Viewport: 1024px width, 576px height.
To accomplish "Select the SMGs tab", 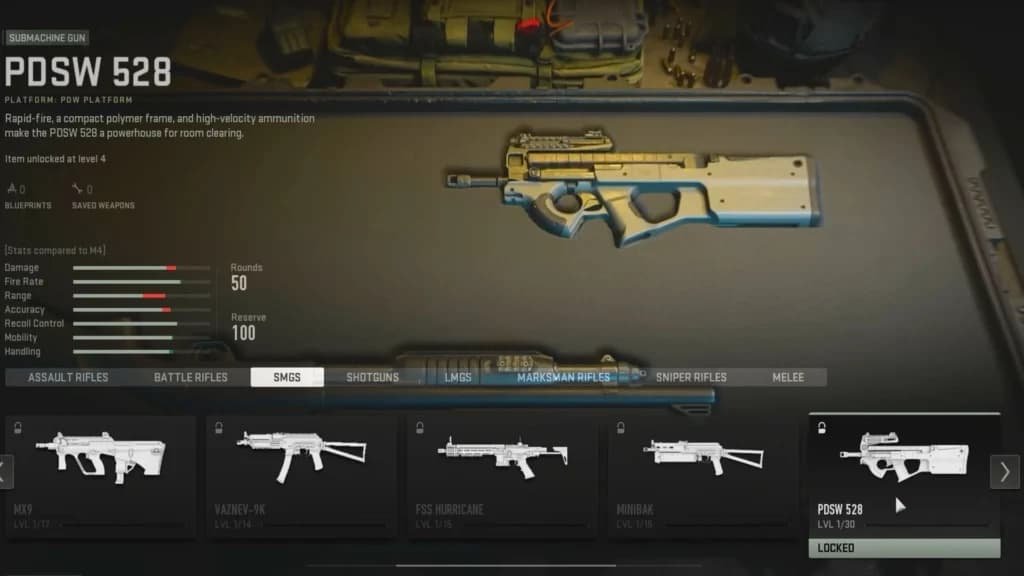I will pos(287,377).
